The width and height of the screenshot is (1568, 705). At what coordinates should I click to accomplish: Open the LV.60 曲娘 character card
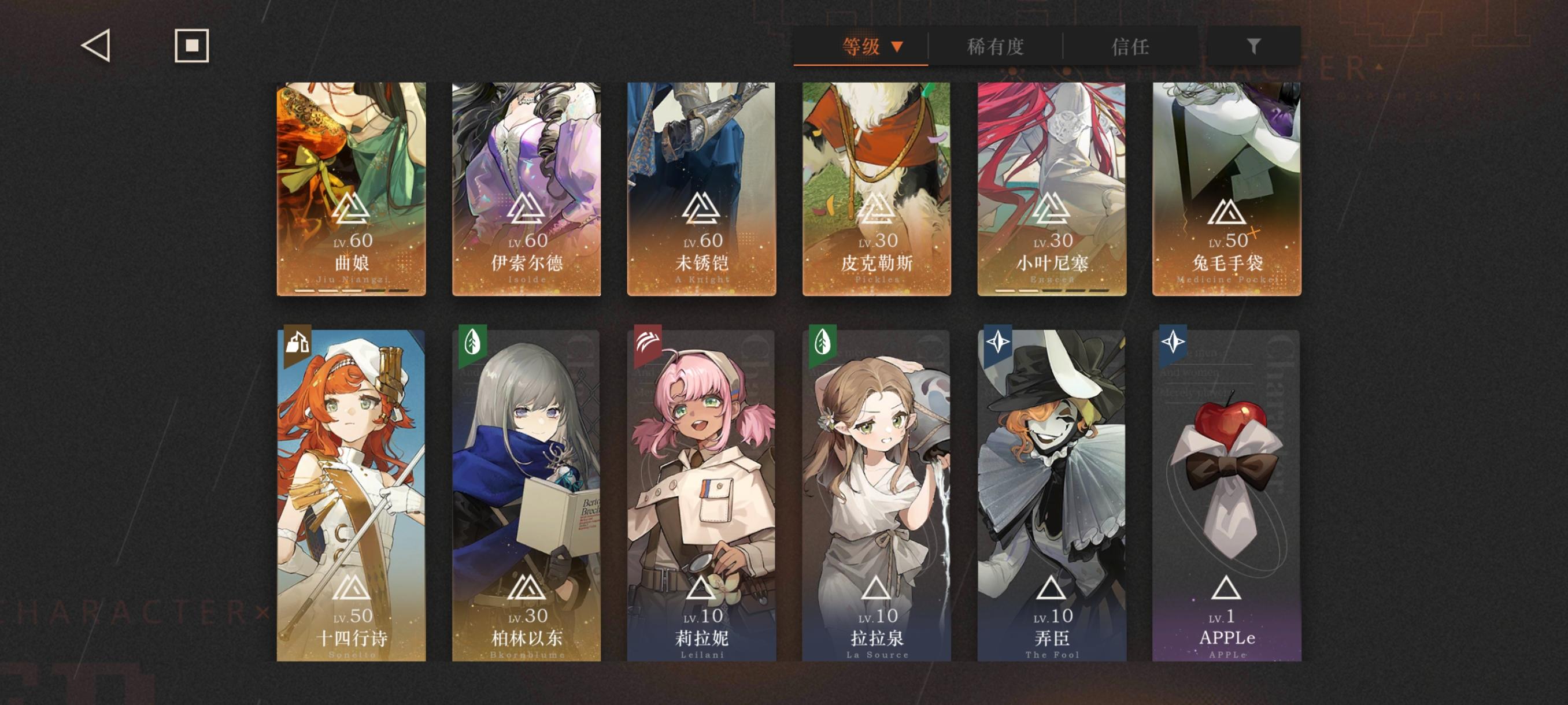[x=351, y=188]
